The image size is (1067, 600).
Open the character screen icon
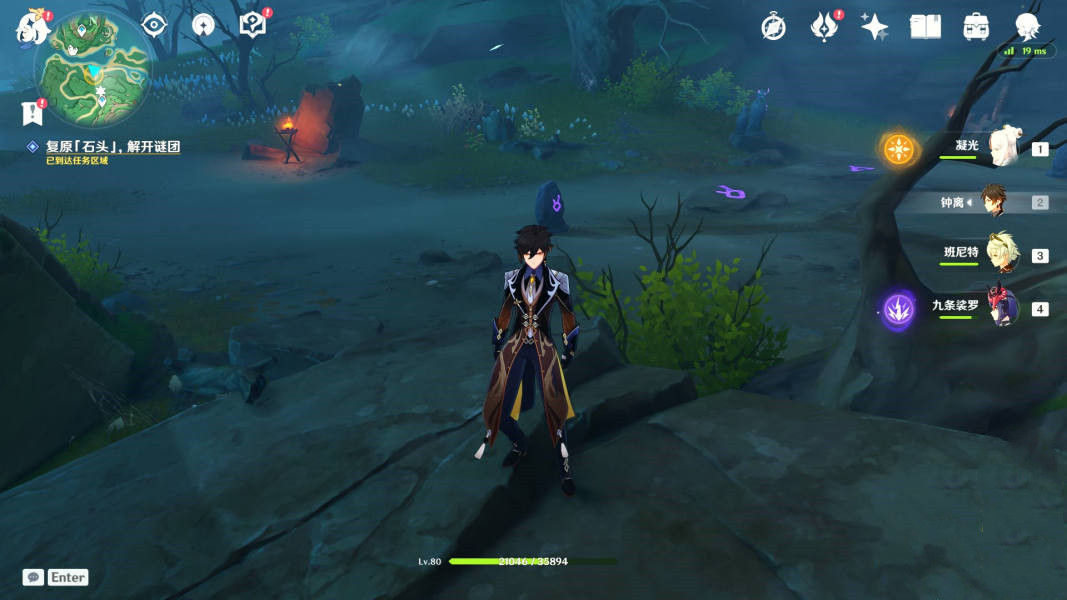point(1027,27)
